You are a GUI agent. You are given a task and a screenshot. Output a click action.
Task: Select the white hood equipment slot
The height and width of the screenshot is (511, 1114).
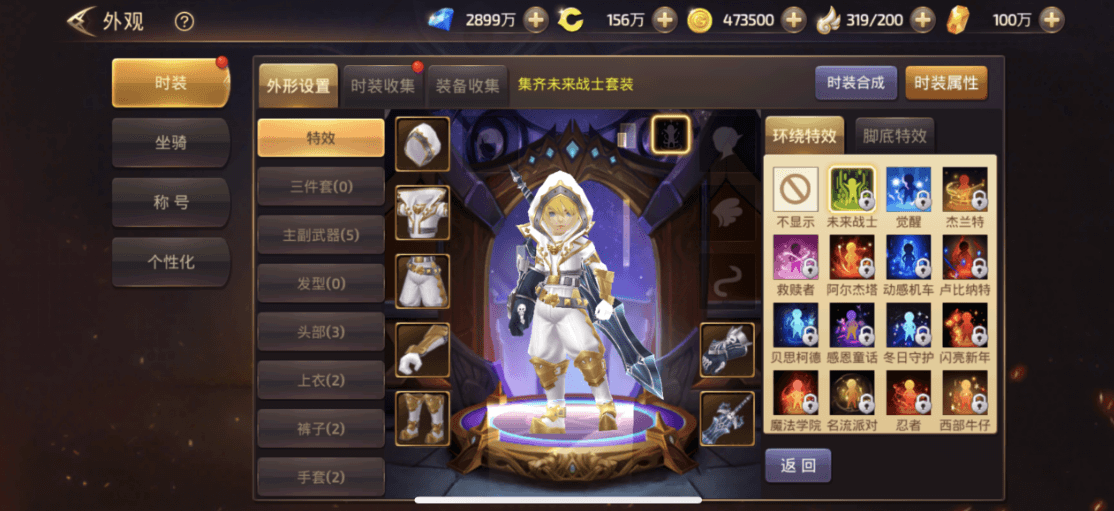(422, 145)
